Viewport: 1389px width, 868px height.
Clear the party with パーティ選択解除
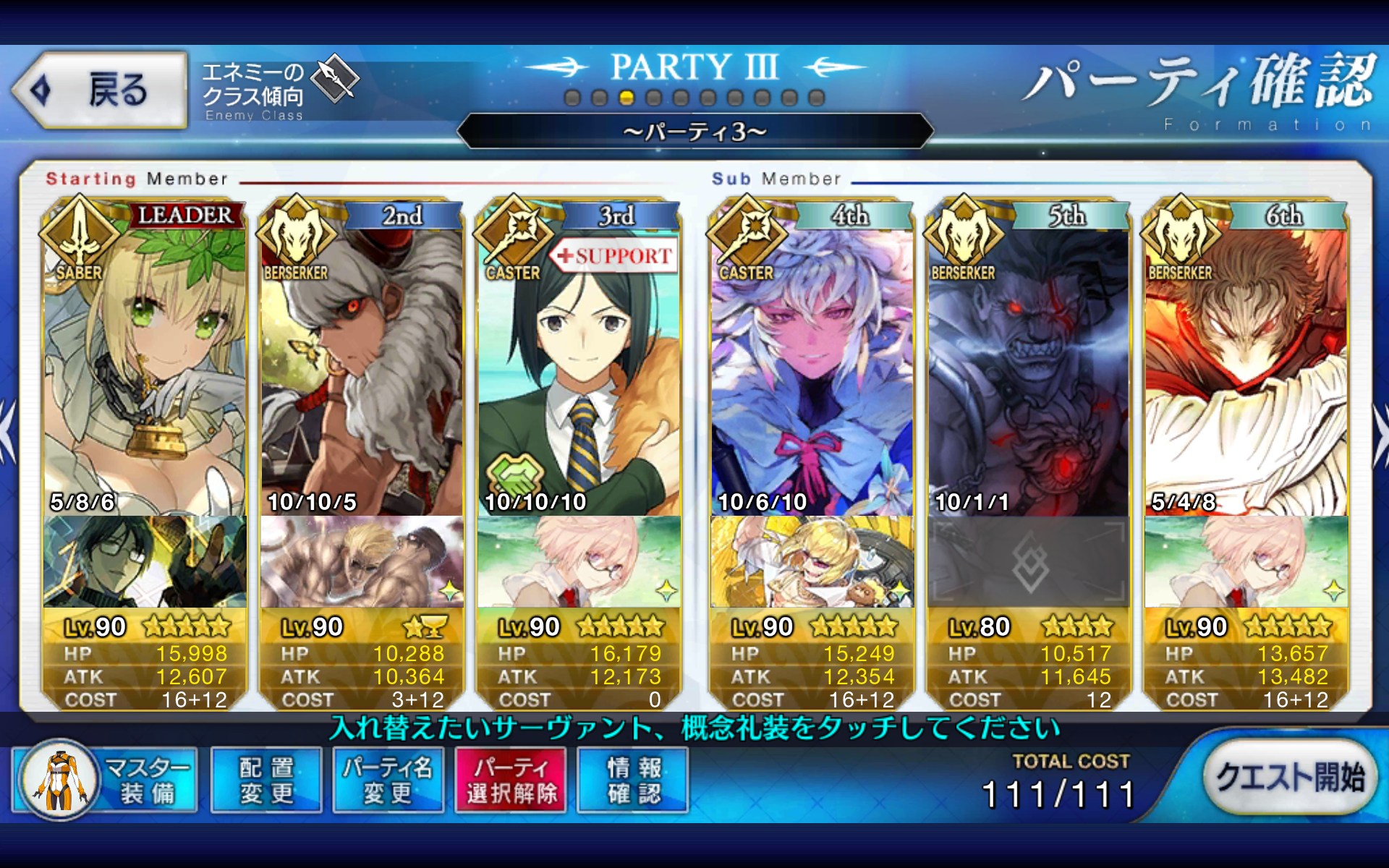pyautogui.click(x=511, y=781)
